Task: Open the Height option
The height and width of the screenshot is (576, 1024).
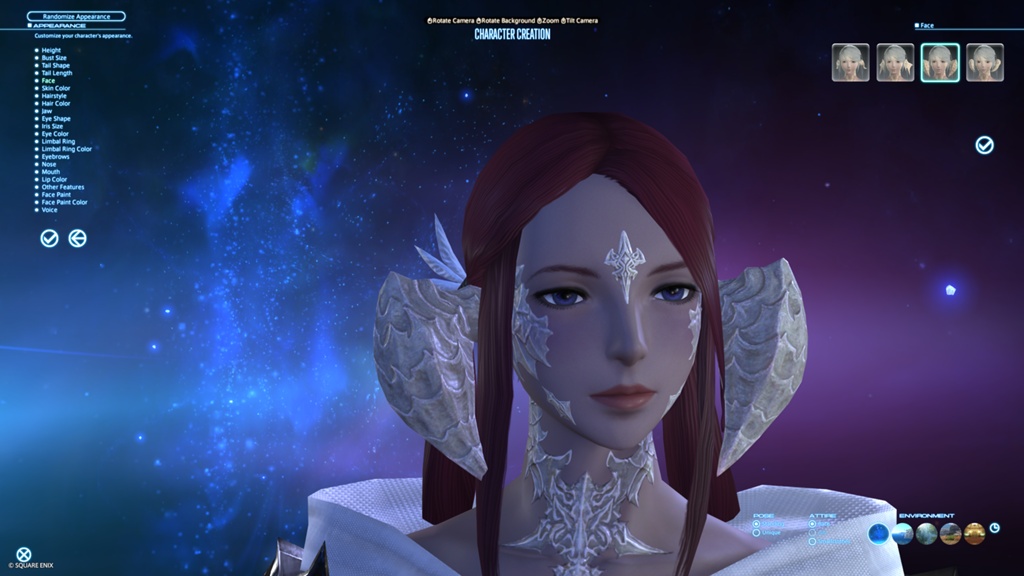Action: click(x=50, y=50)
